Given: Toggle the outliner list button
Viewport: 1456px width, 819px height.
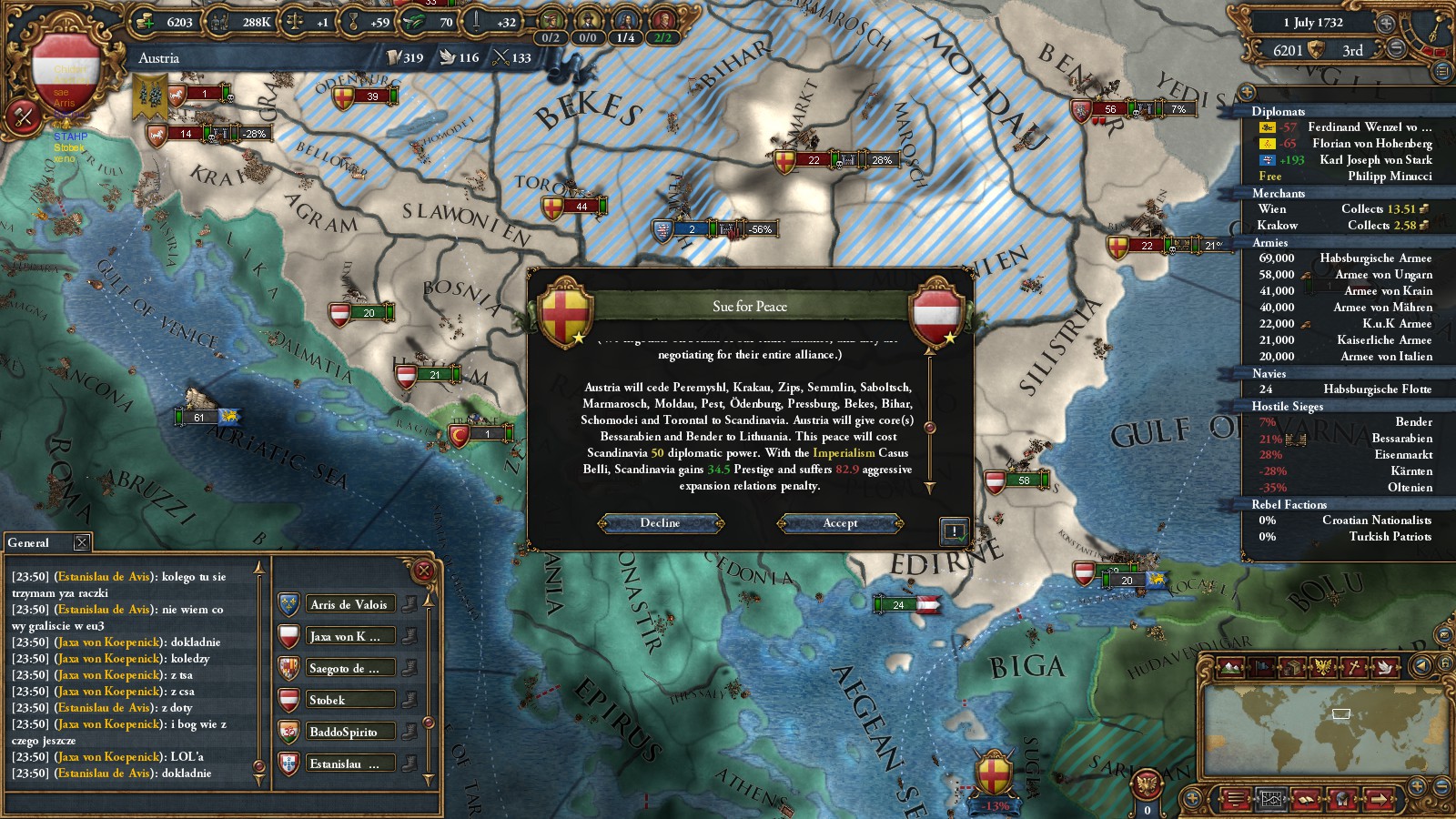Looking at the screenshot, I should tap(1441, 70).
